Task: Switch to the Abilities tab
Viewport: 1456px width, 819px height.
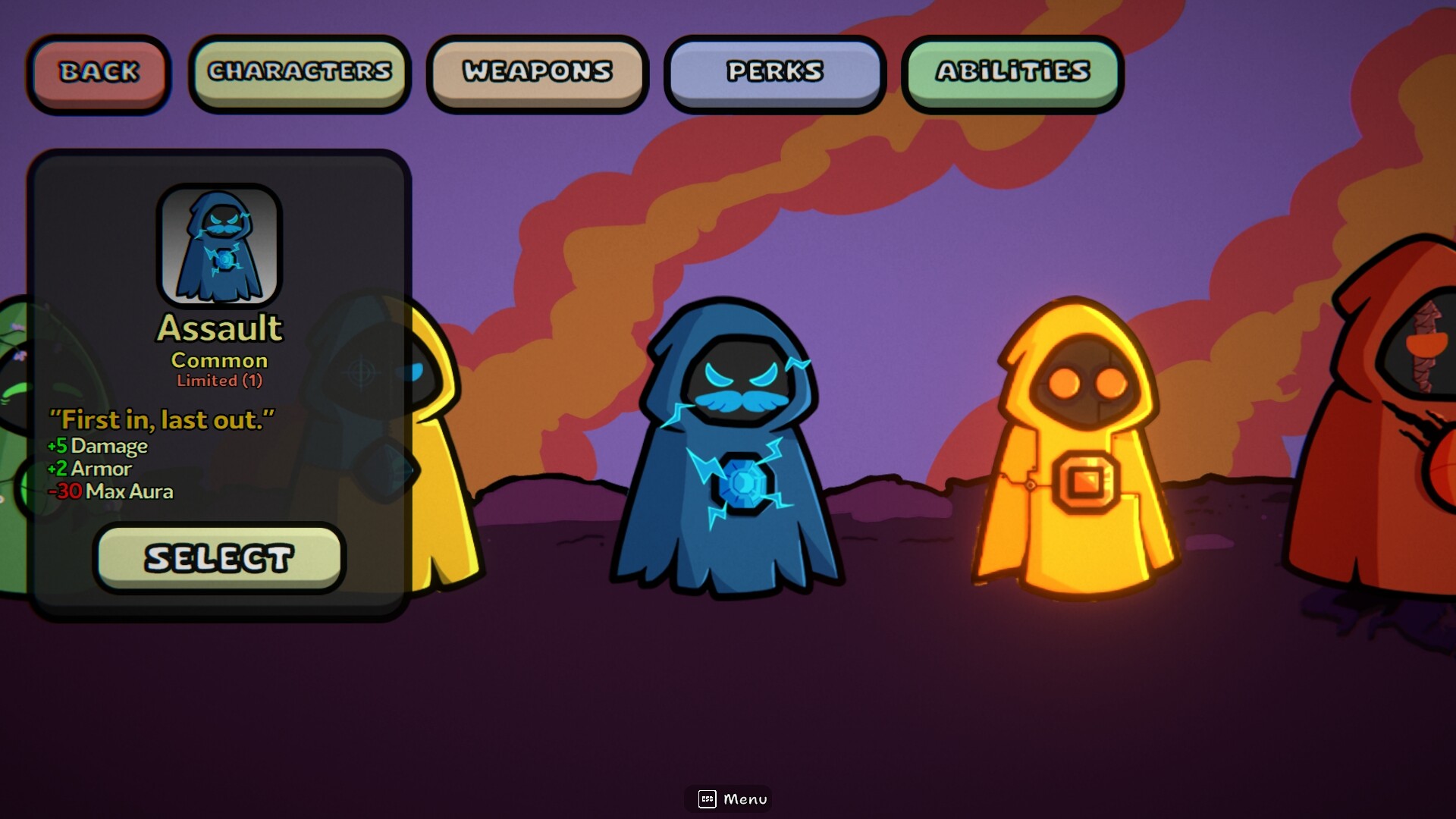Action: coord(1012,72)
